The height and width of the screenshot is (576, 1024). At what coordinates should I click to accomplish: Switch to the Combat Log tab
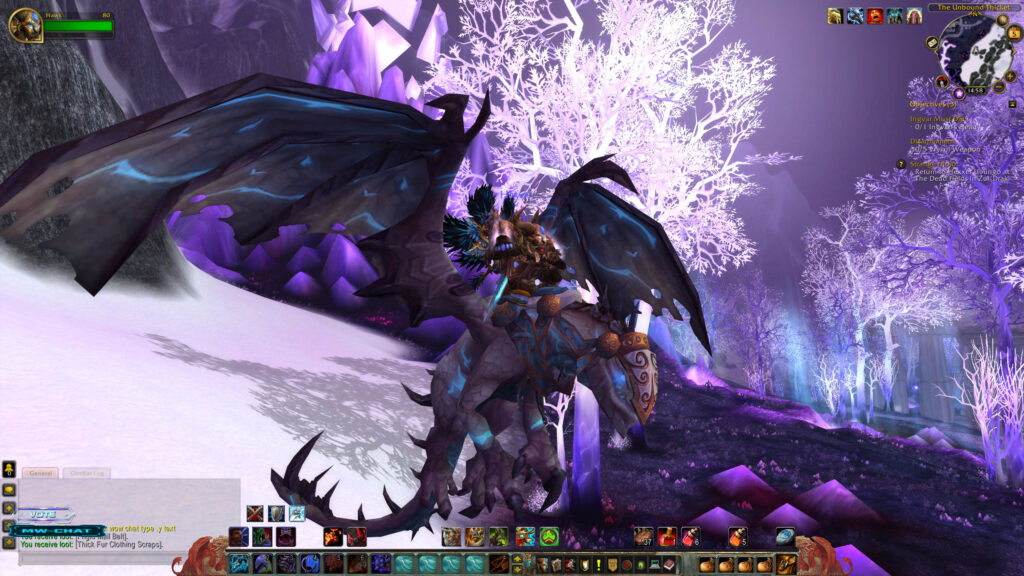[x=87, y=473]
